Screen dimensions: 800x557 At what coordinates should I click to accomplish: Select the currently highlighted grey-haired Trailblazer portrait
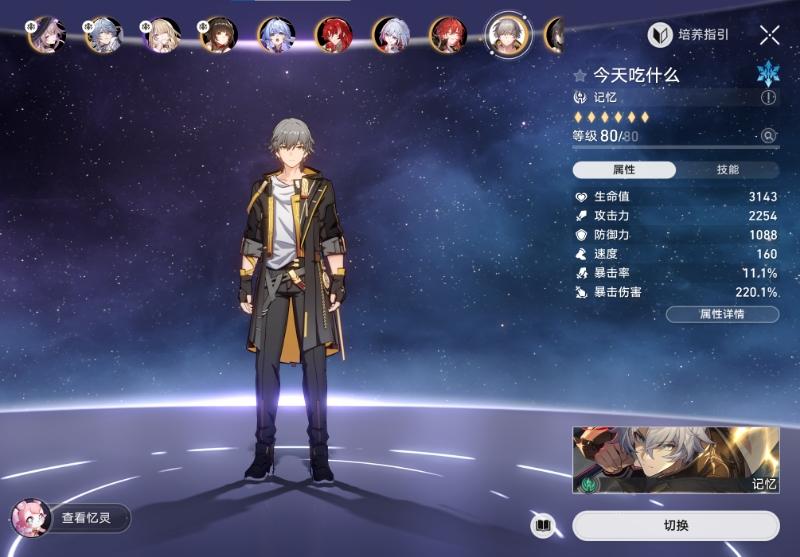[507, 35]
